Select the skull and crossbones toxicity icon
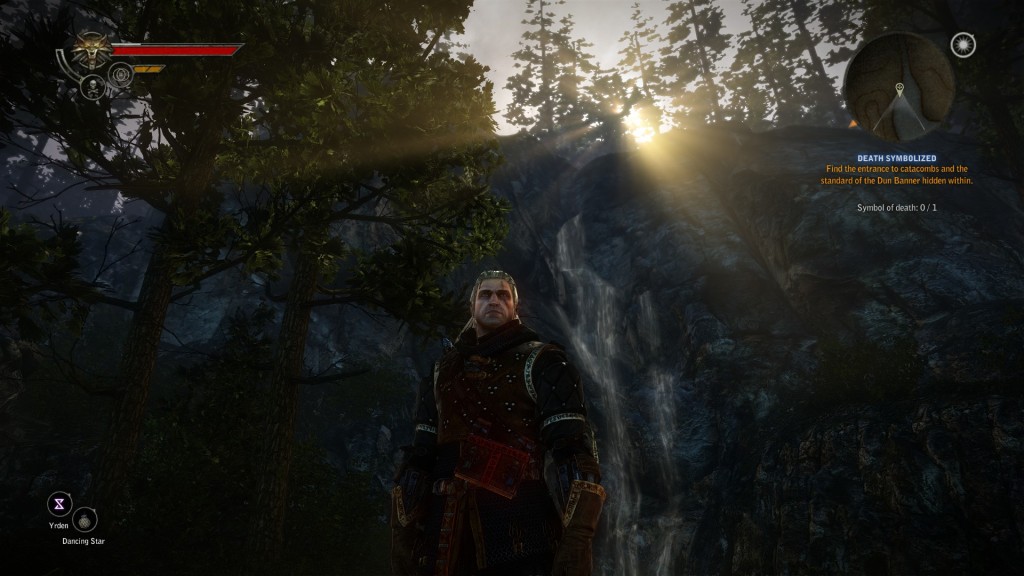 click(92, 86)
